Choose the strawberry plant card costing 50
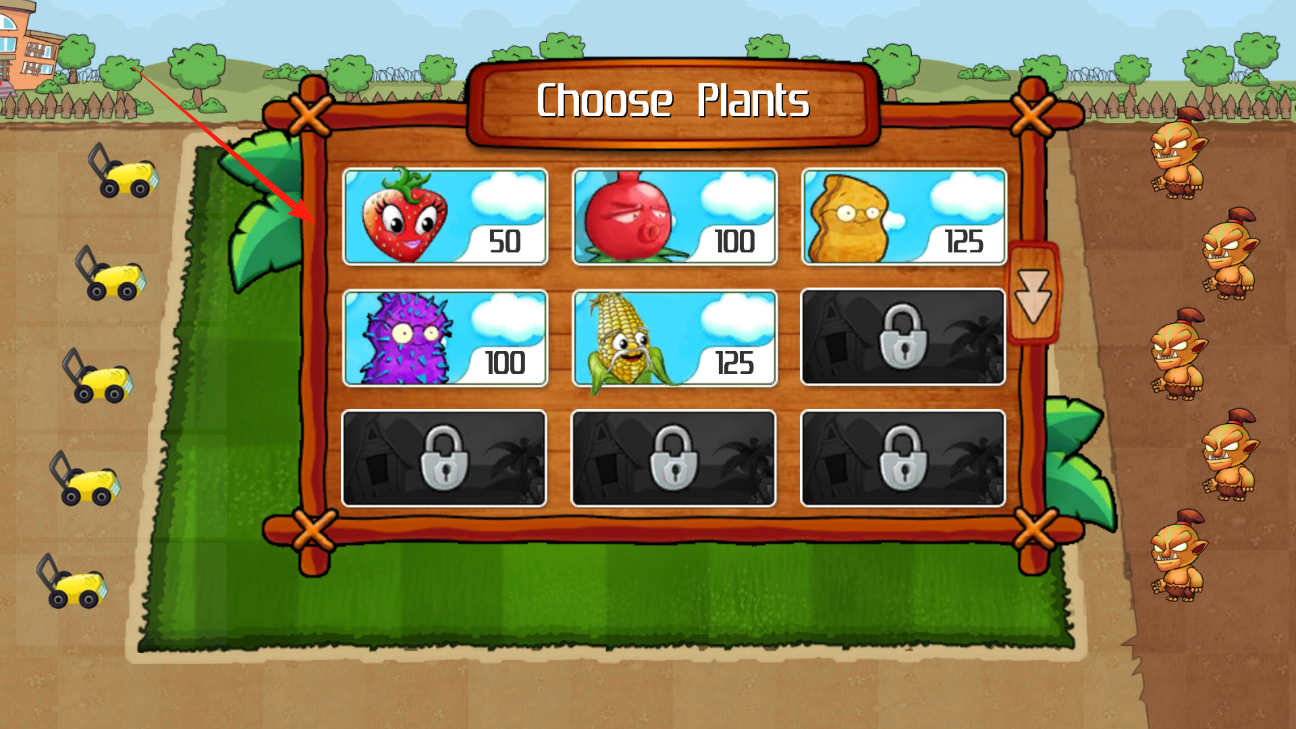Screen dimensions: 1296x729 tap(445, 216)
